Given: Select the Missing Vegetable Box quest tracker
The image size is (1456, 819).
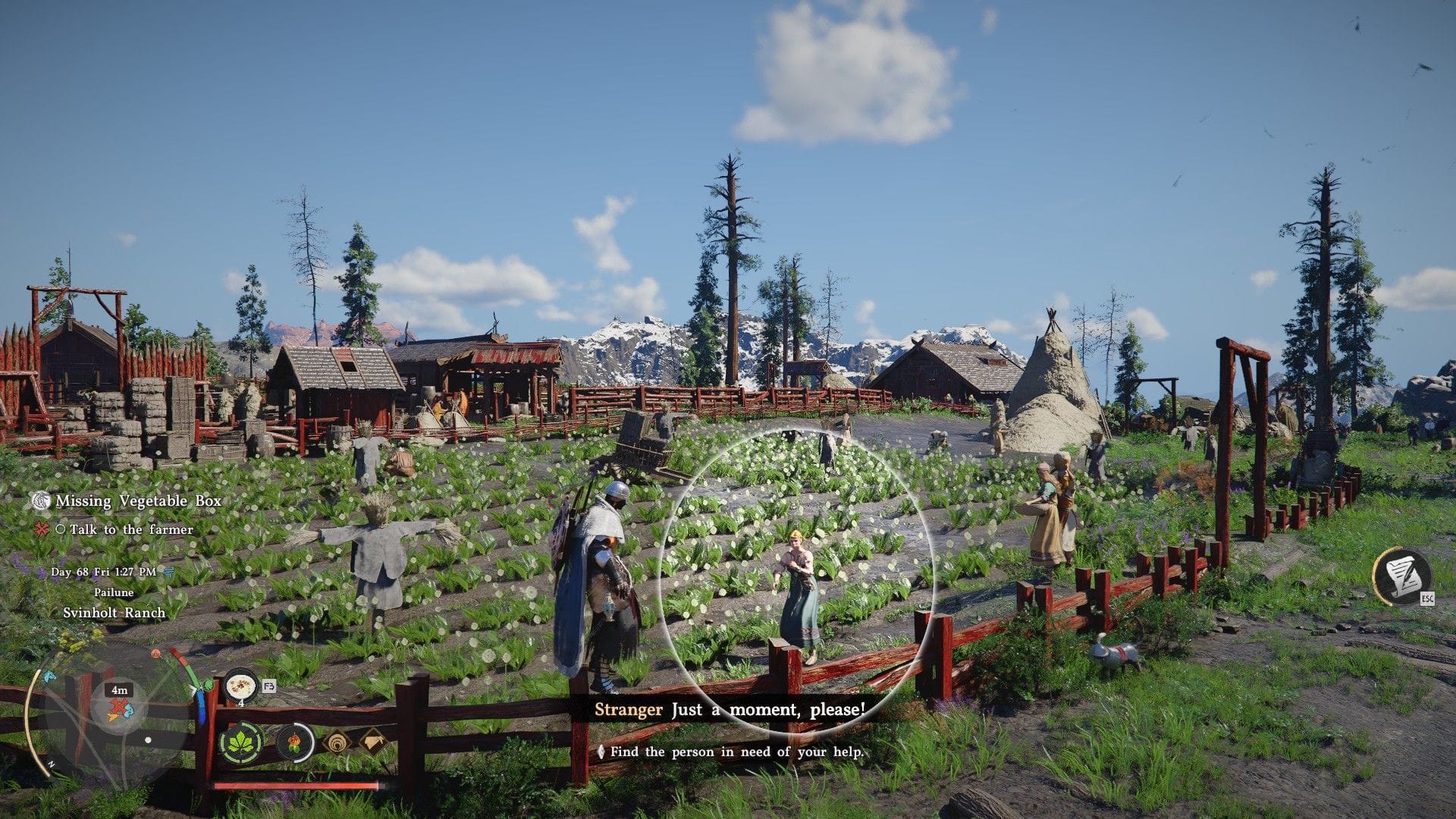Looking at the screenshot, I should click(x=137, y=501).
